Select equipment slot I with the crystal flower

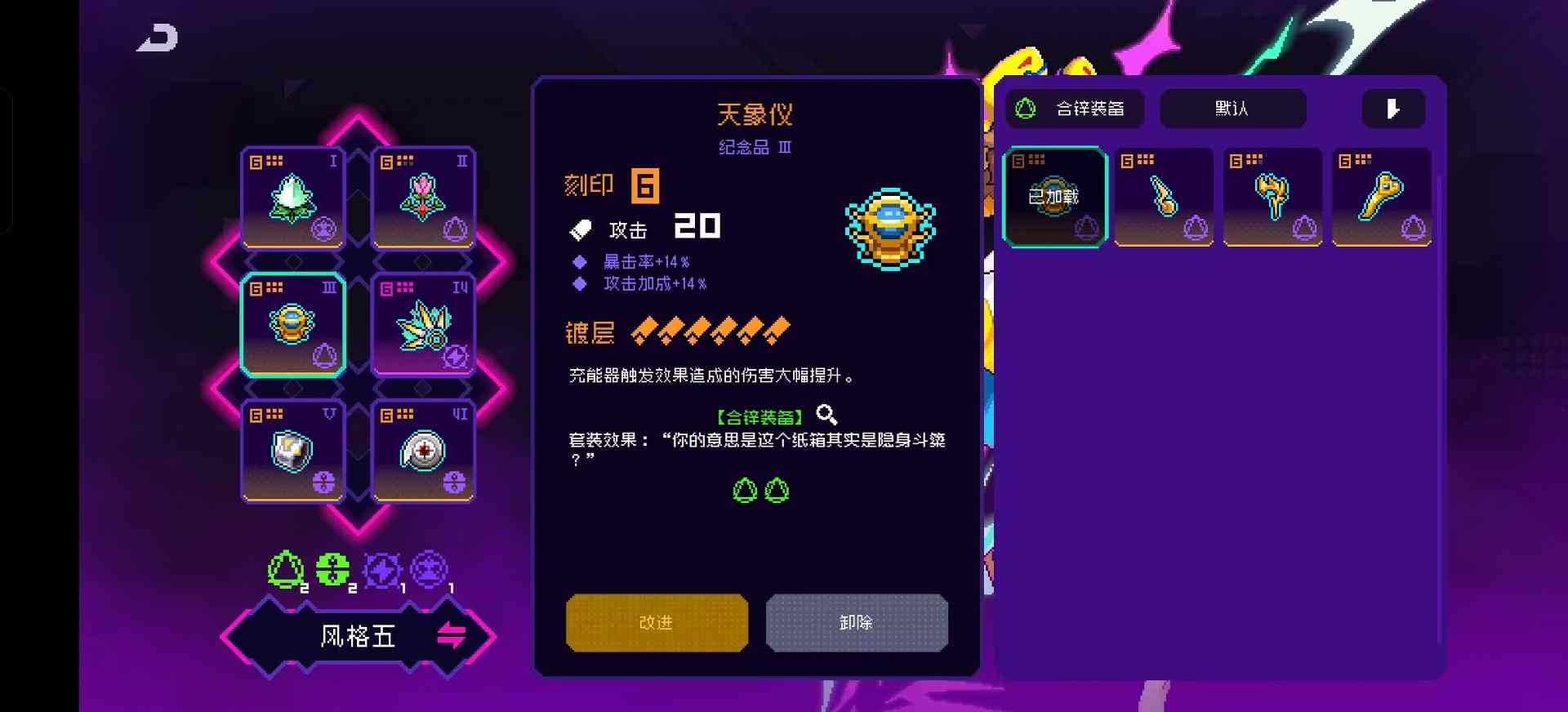(x=292, y=197)
